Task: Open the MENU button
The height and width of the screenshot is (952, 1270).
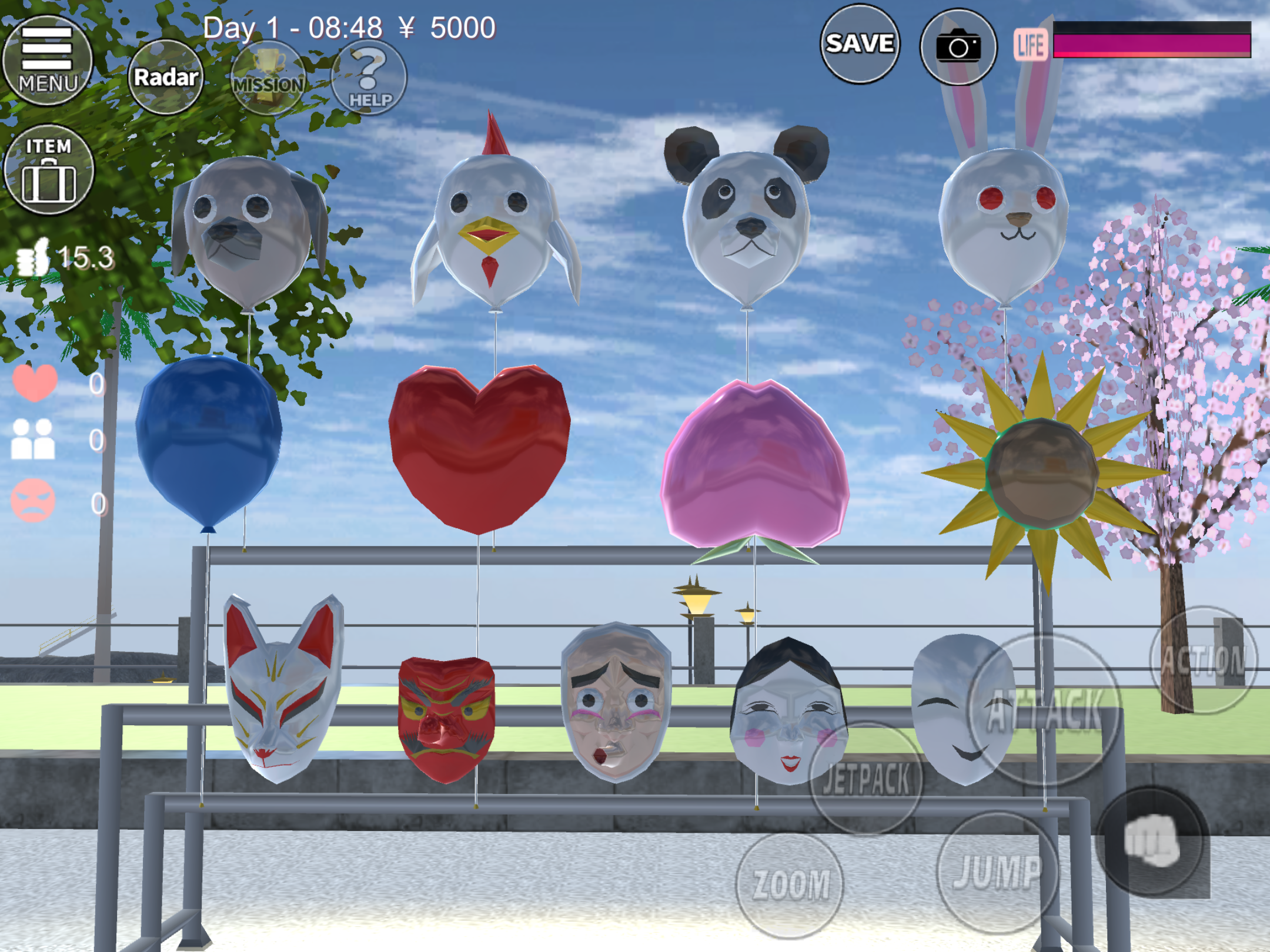Action: coord(47,60)
